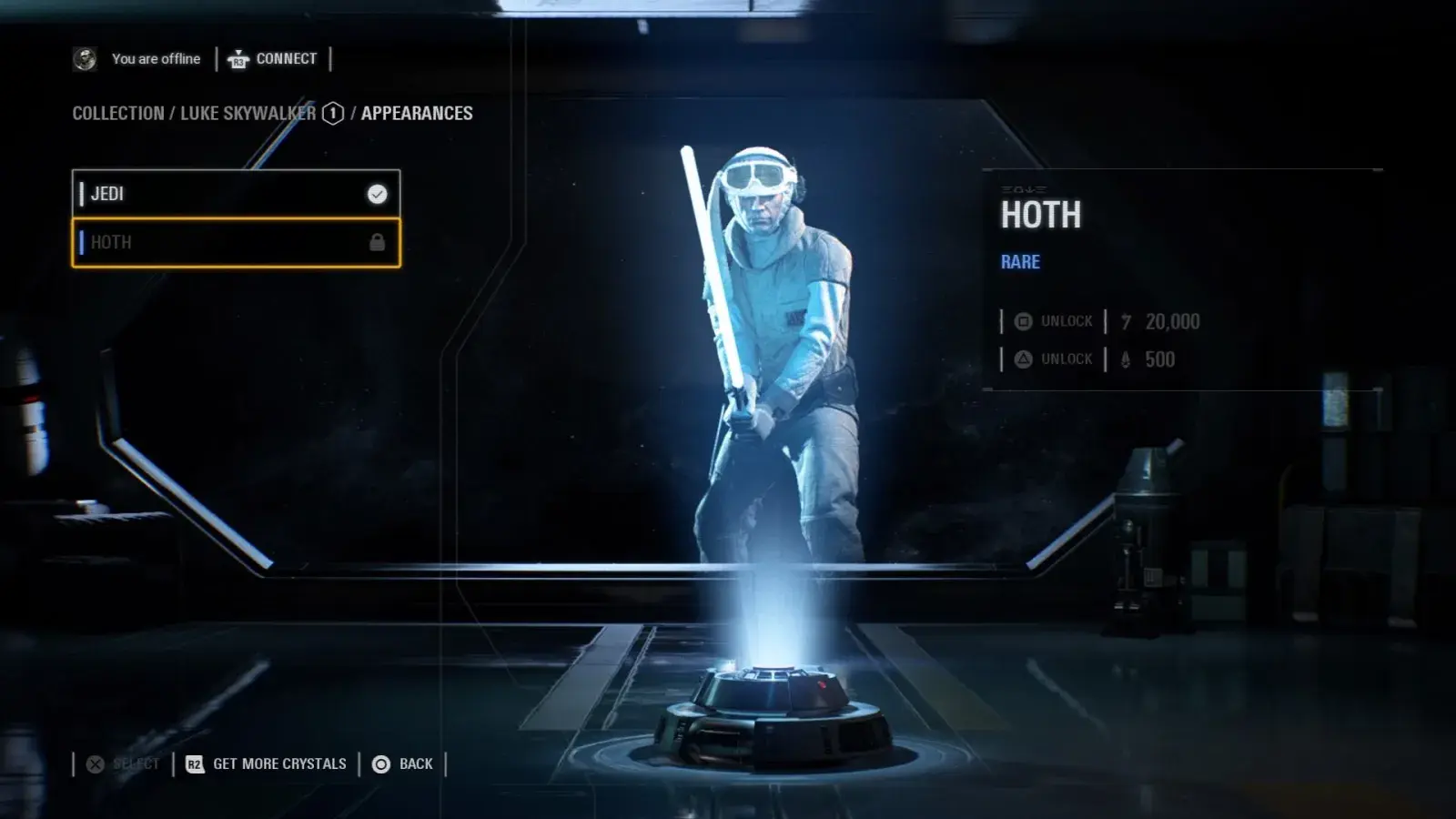
Task: Go back to the previous screen
Action: tap(403, 764)
